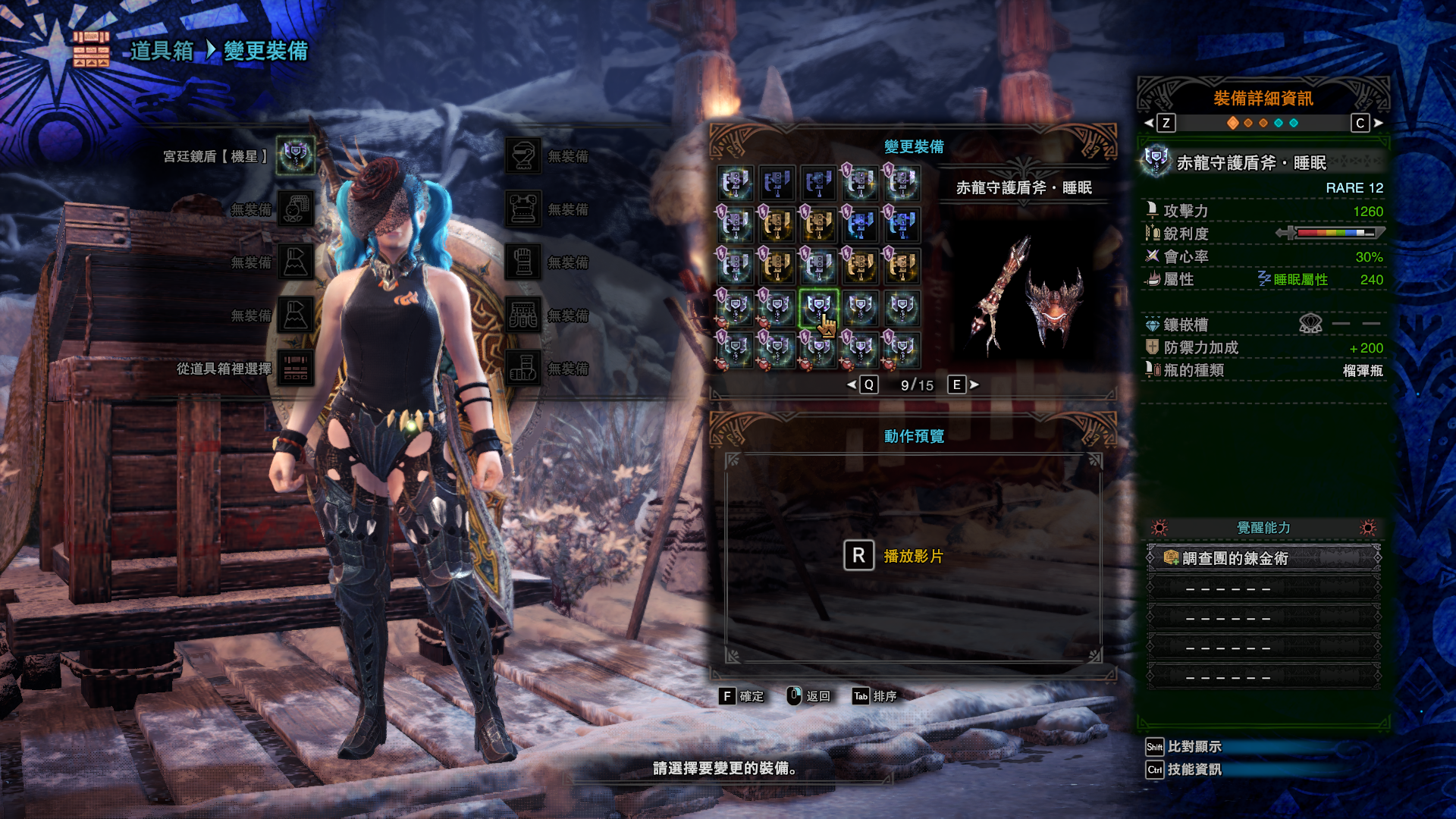
Task: Open the empty arm guard slot
Action: point(524,262)
